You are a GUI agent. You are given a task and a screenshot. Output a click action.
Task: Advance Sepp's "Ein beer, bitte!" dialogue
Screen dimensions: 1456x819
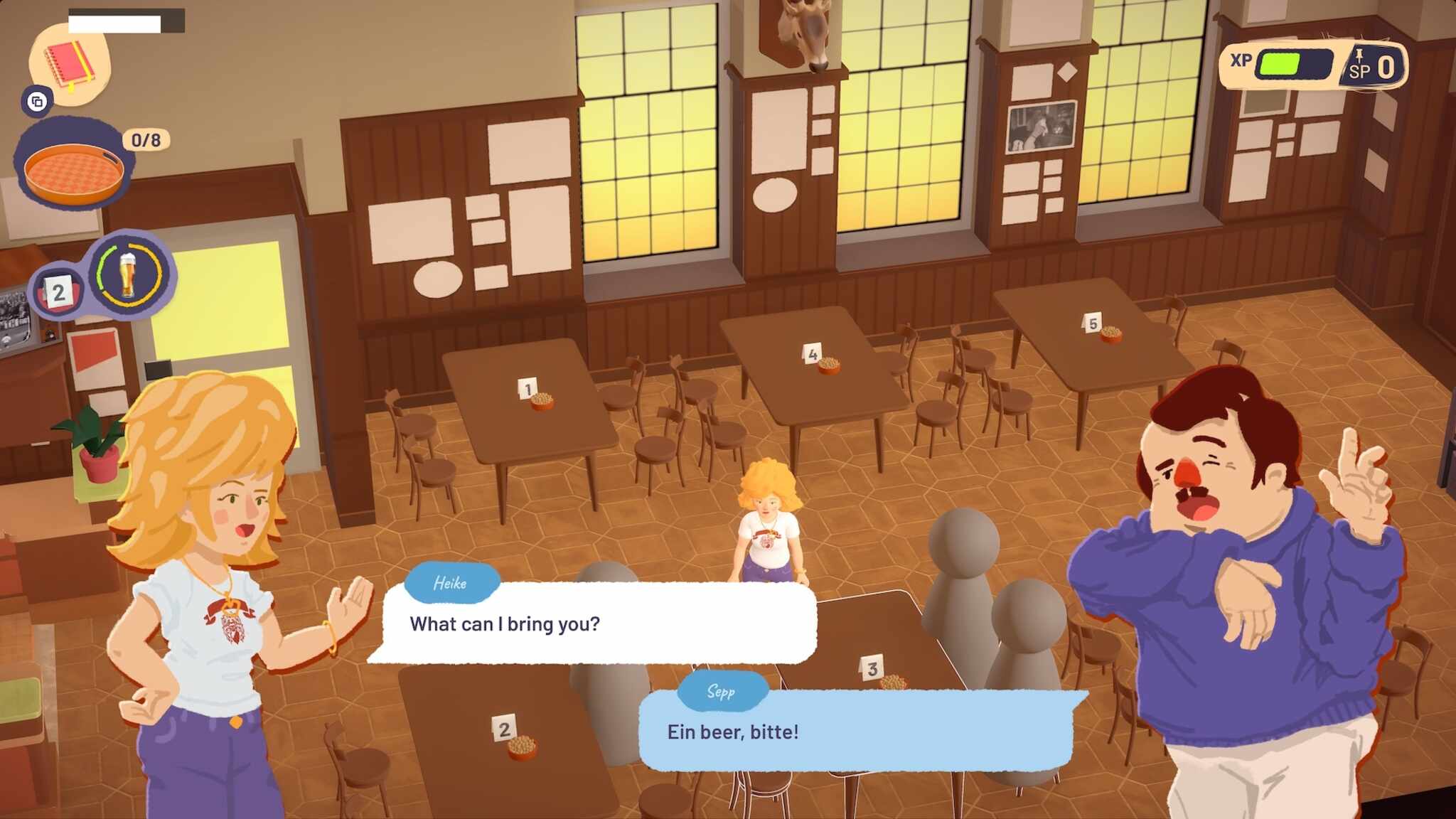tap(855, 732)
